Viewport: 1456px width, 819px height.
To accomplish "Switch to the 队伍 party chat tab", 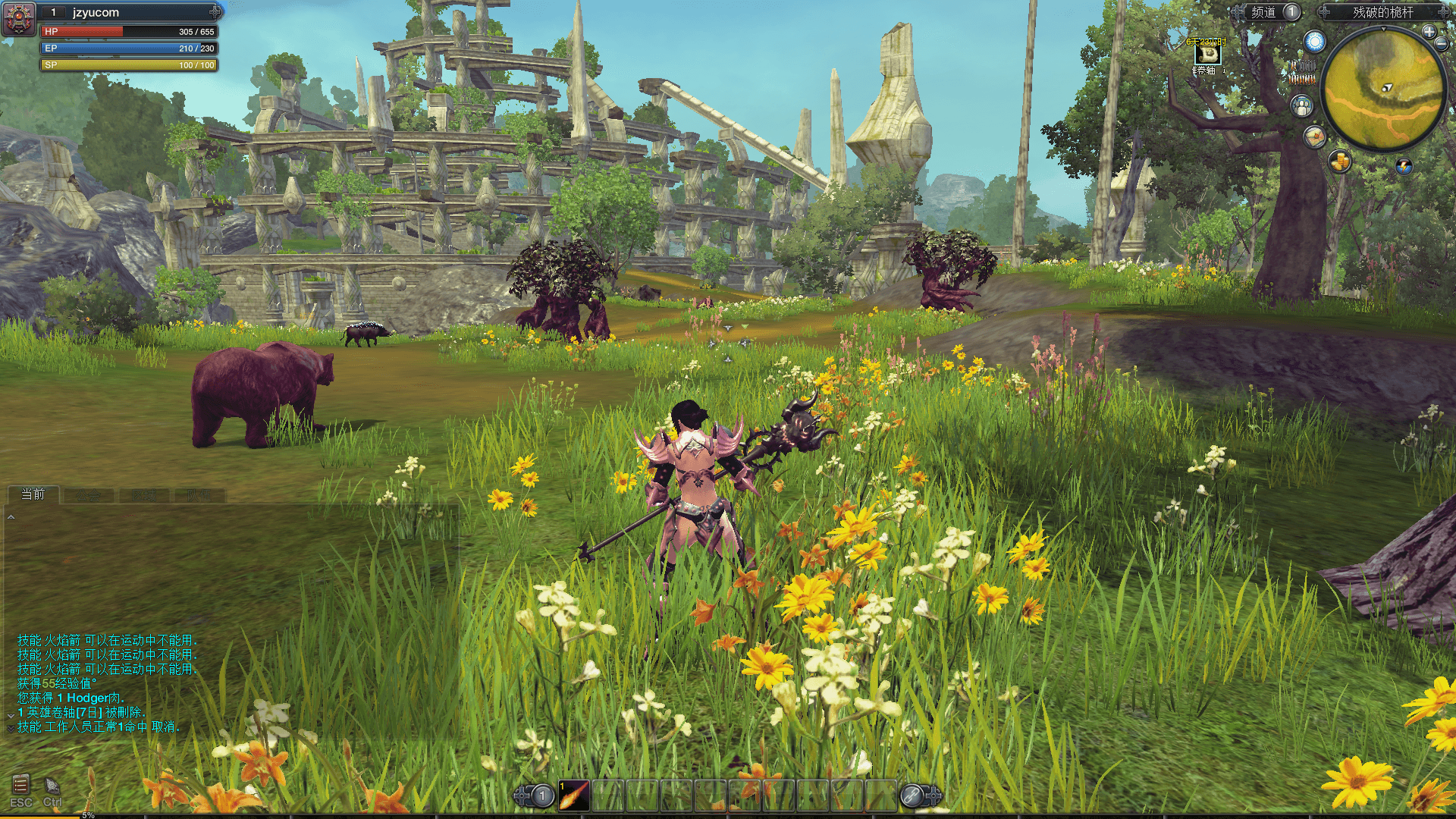I will pos(199,495).
